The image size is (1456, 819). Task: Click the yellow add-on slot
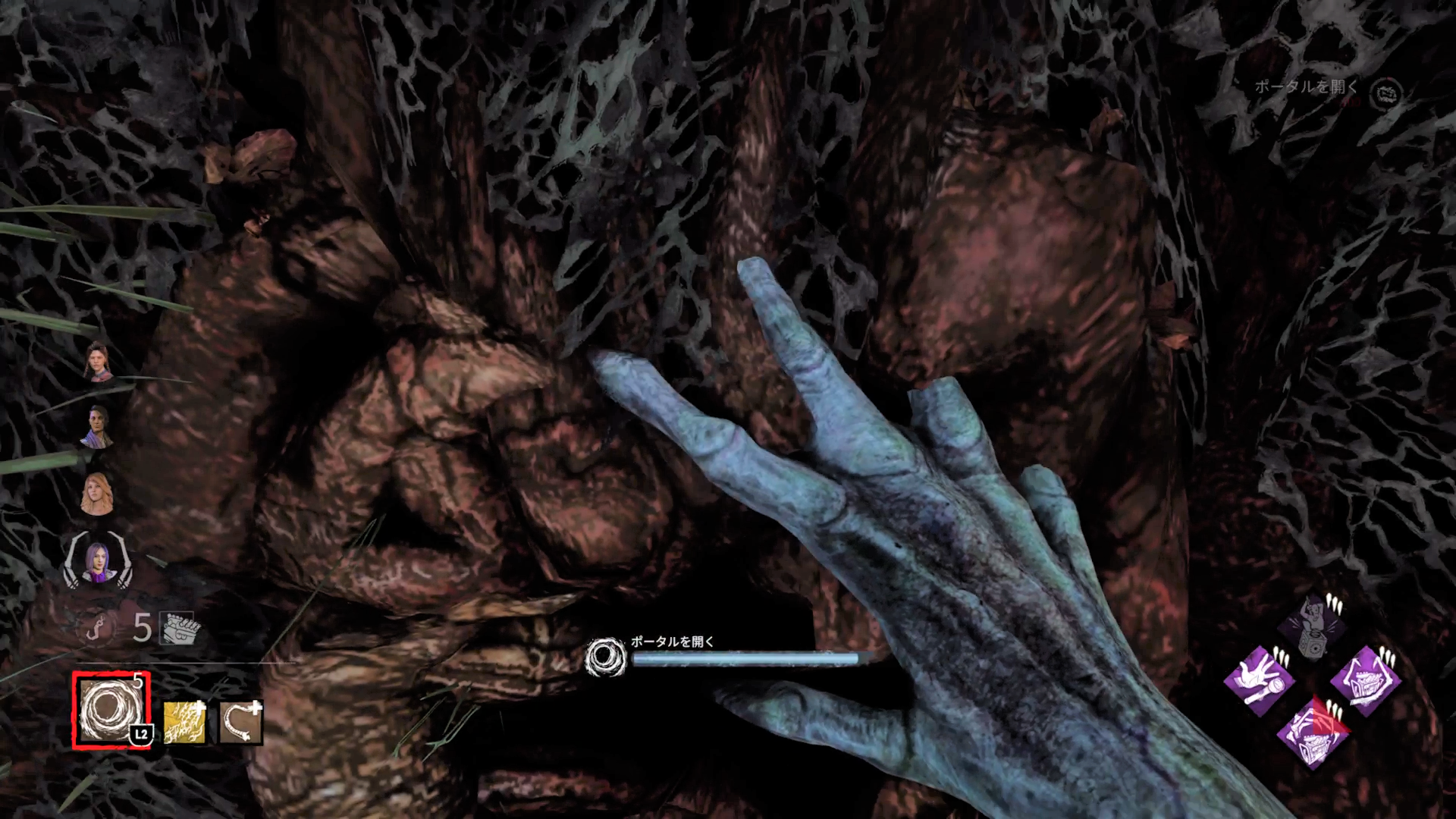point(184,722)
